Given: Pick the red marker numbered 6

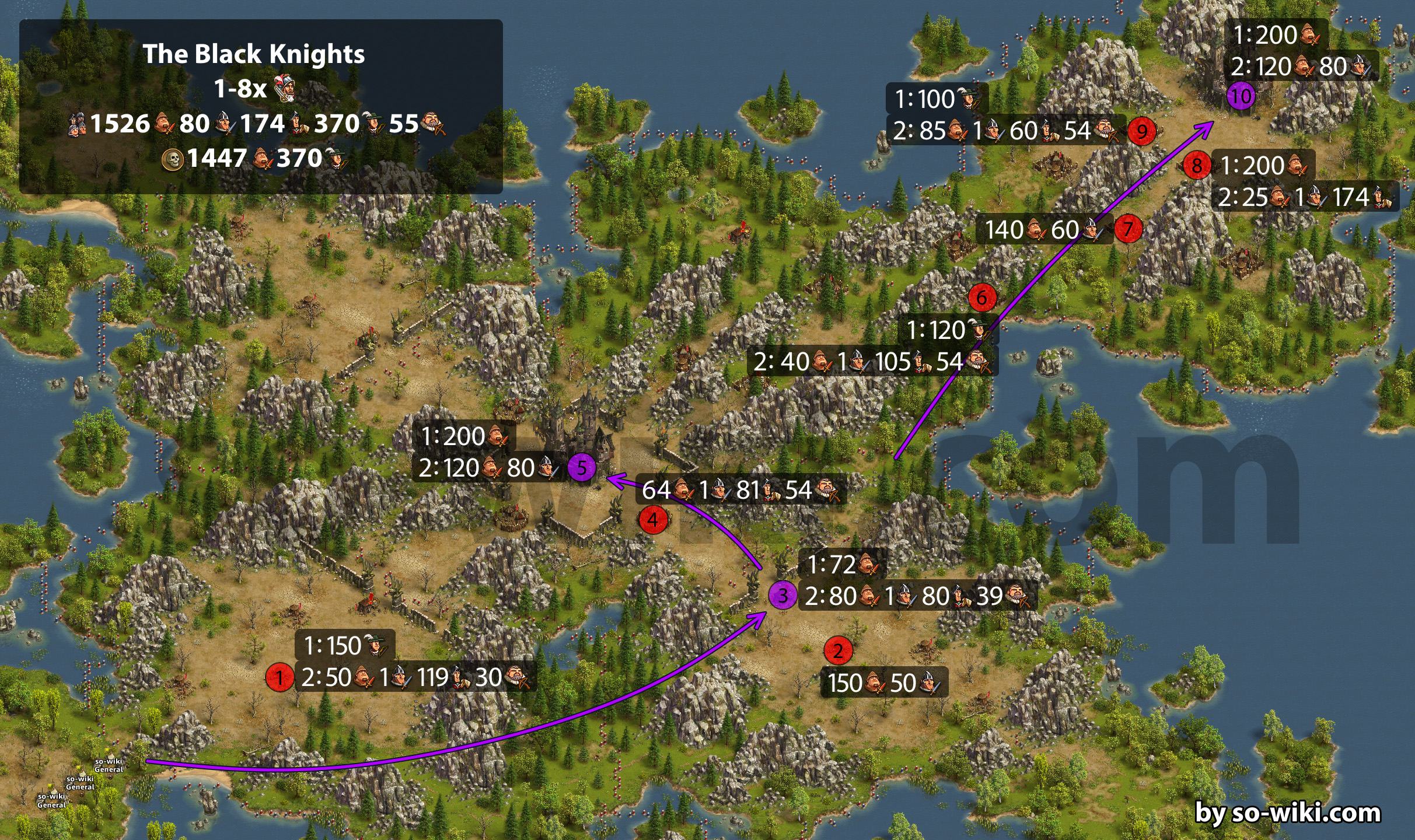Looking at the screenshot, I should pos(982,297).
